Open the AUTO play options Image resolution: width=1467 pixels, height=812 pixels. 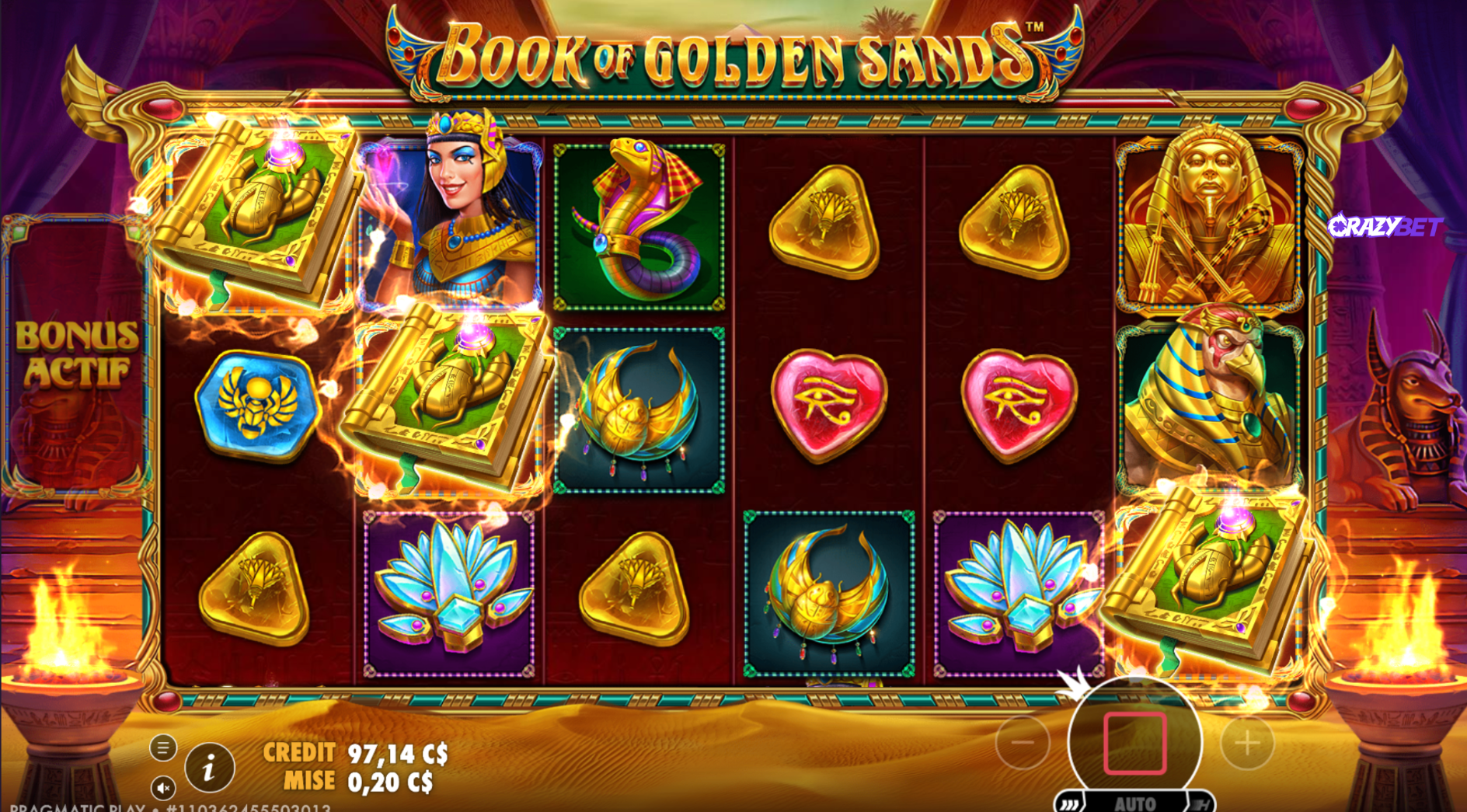point(1134,803)
